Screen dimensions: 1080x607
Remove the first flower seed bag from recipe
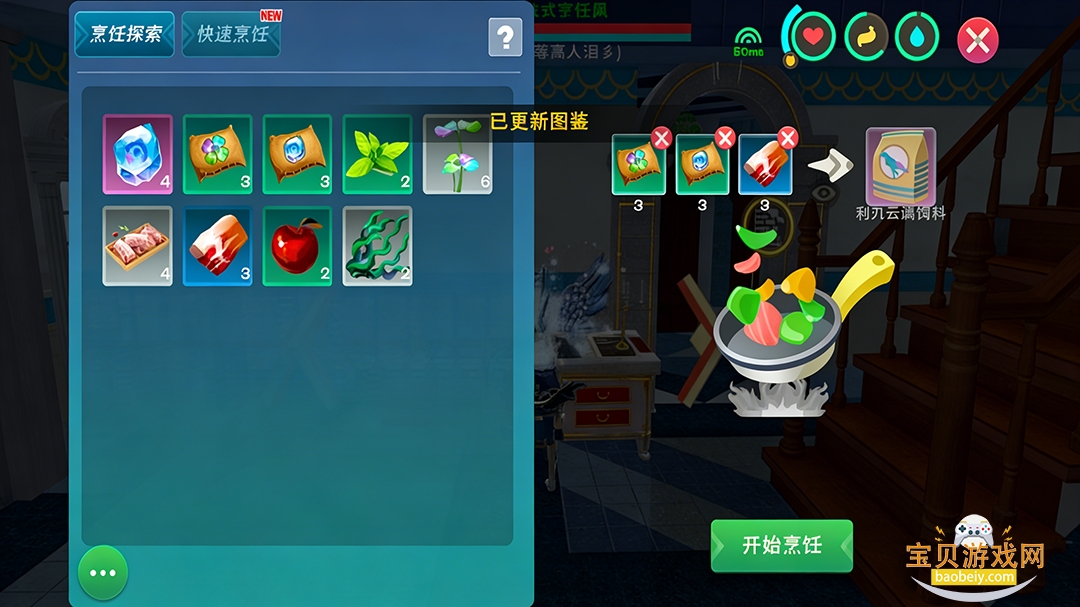tap(661, 138)
